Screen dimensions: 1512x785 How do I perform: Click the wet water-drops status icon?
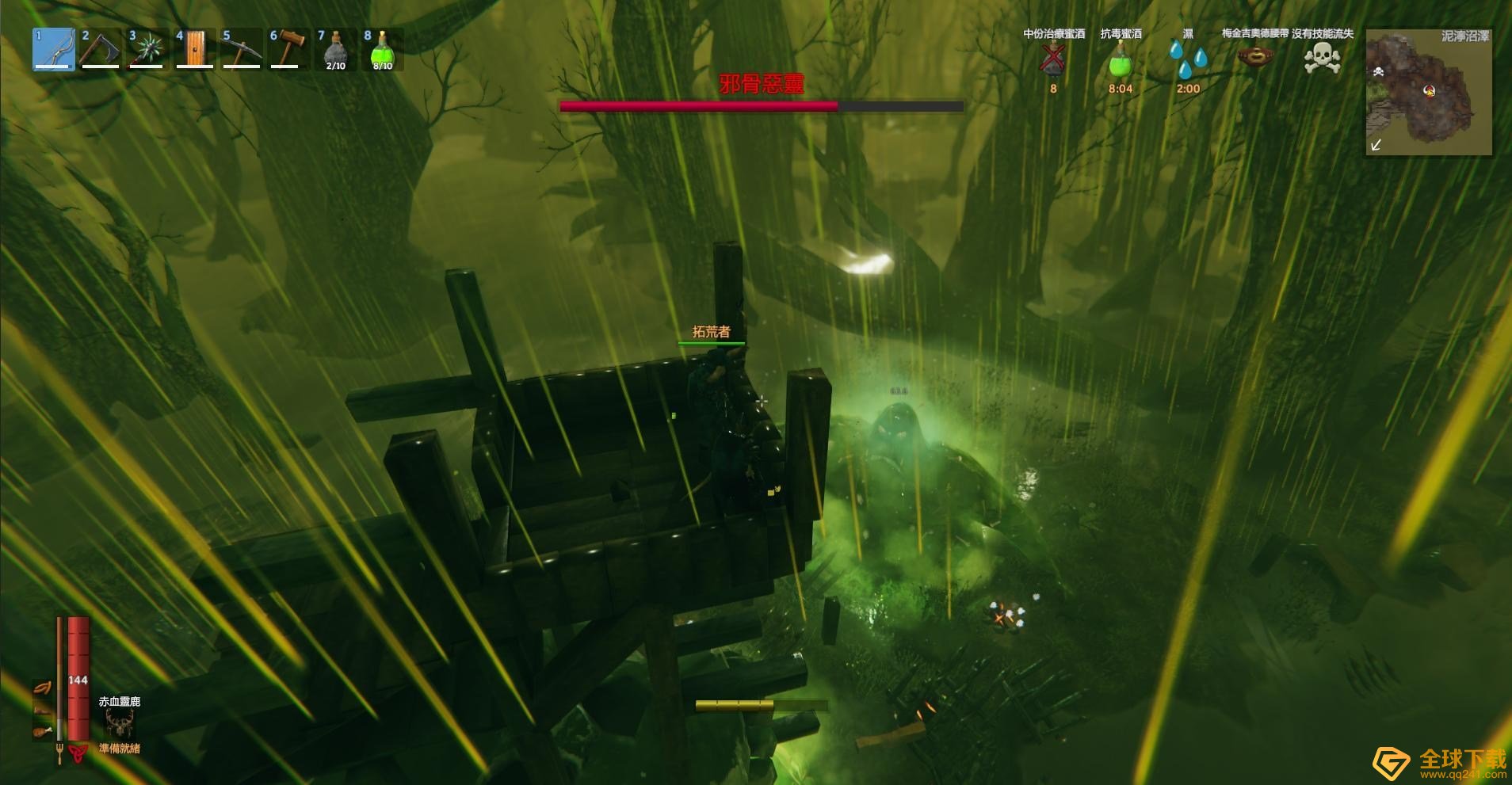click(1188, 59)
